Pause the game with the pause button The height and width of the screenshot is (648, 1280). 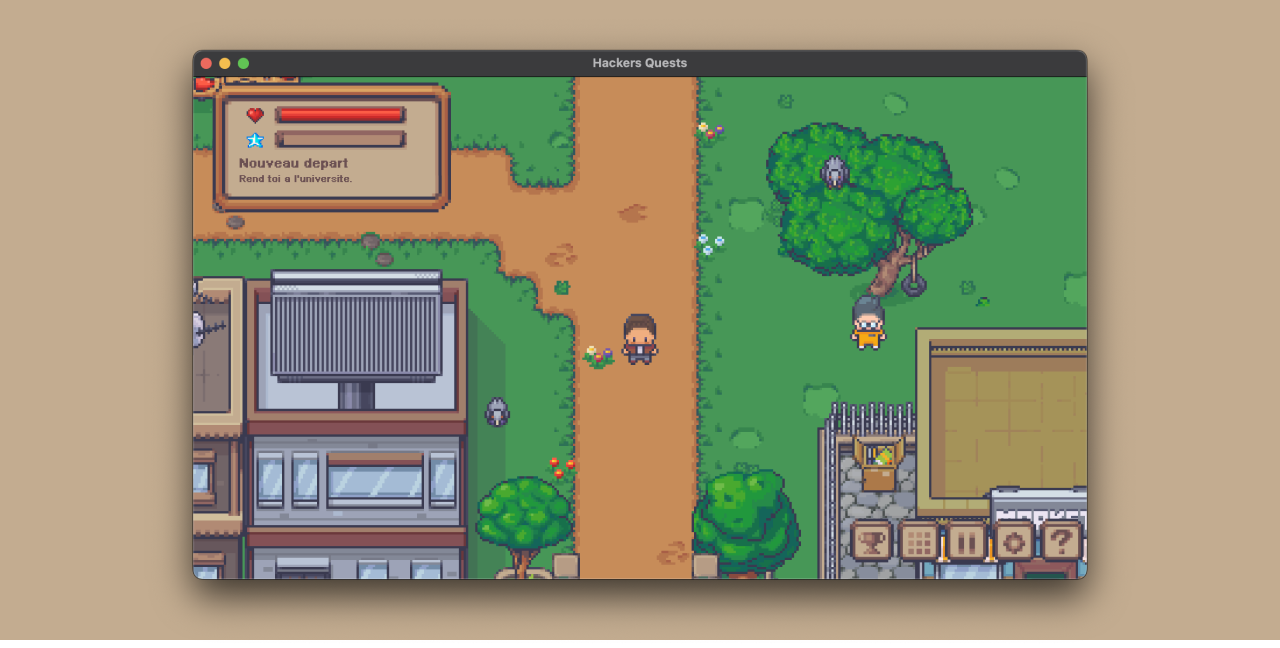click(x=966, y=542)
